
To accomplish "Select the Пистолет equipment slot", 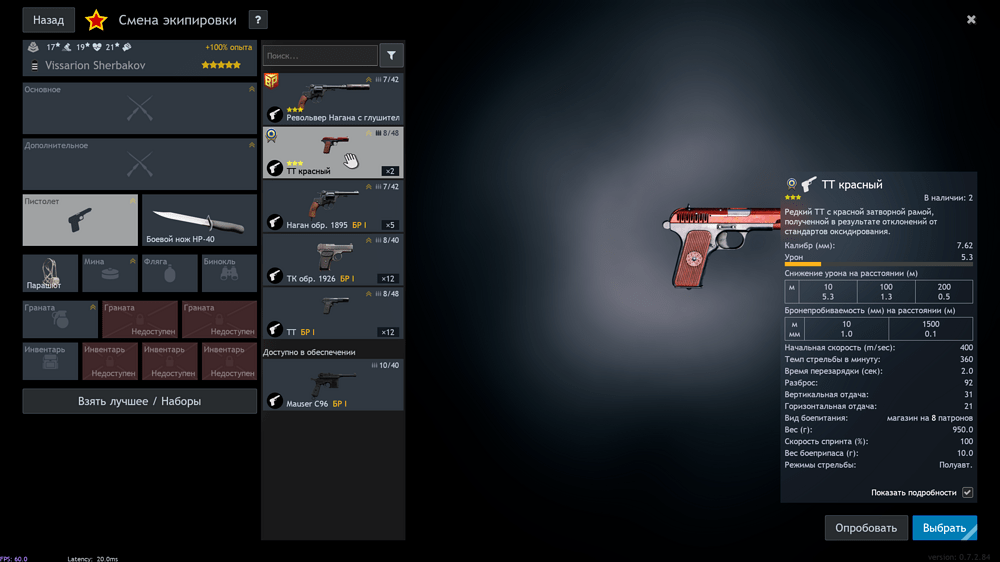I will [x=80, y=220].
